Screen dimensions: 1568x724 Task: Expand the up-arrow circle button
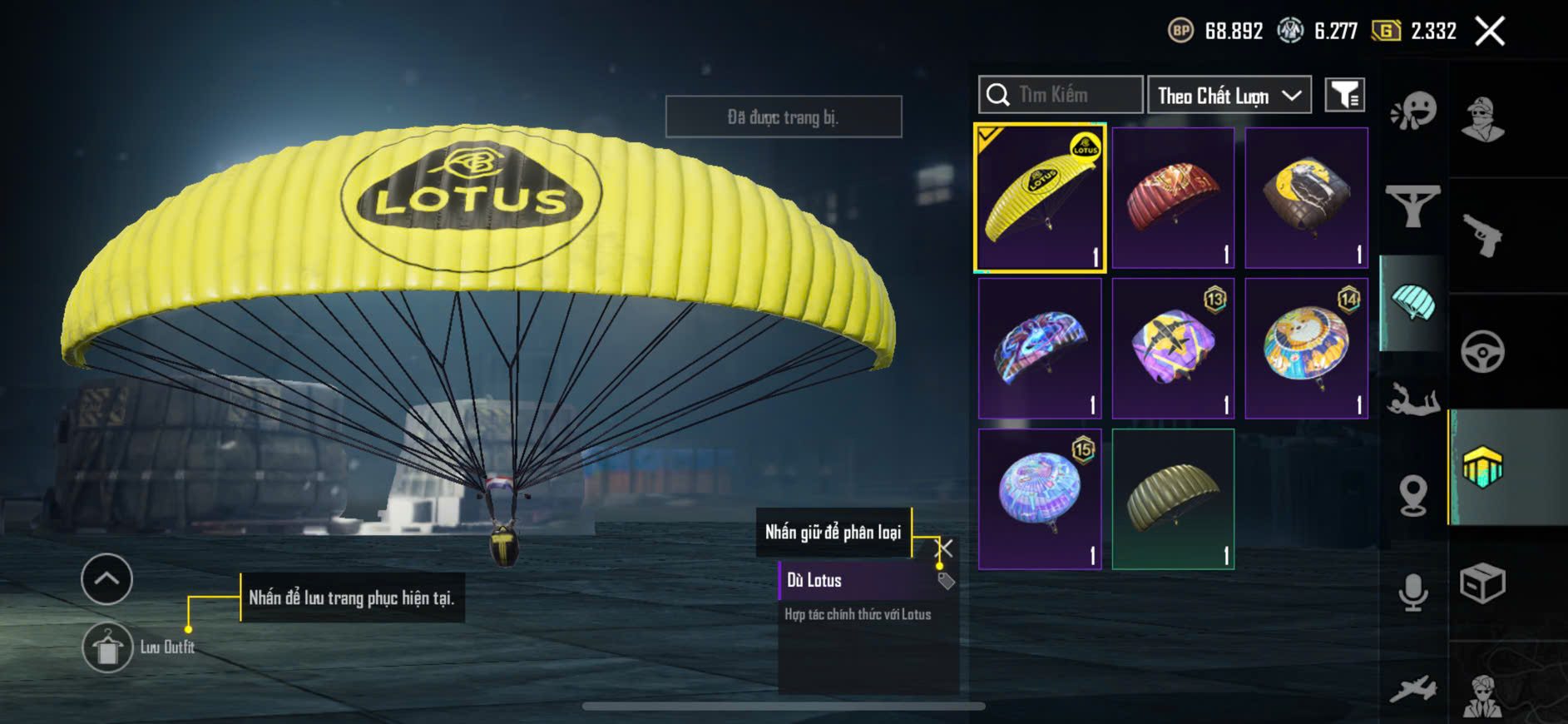106,578
